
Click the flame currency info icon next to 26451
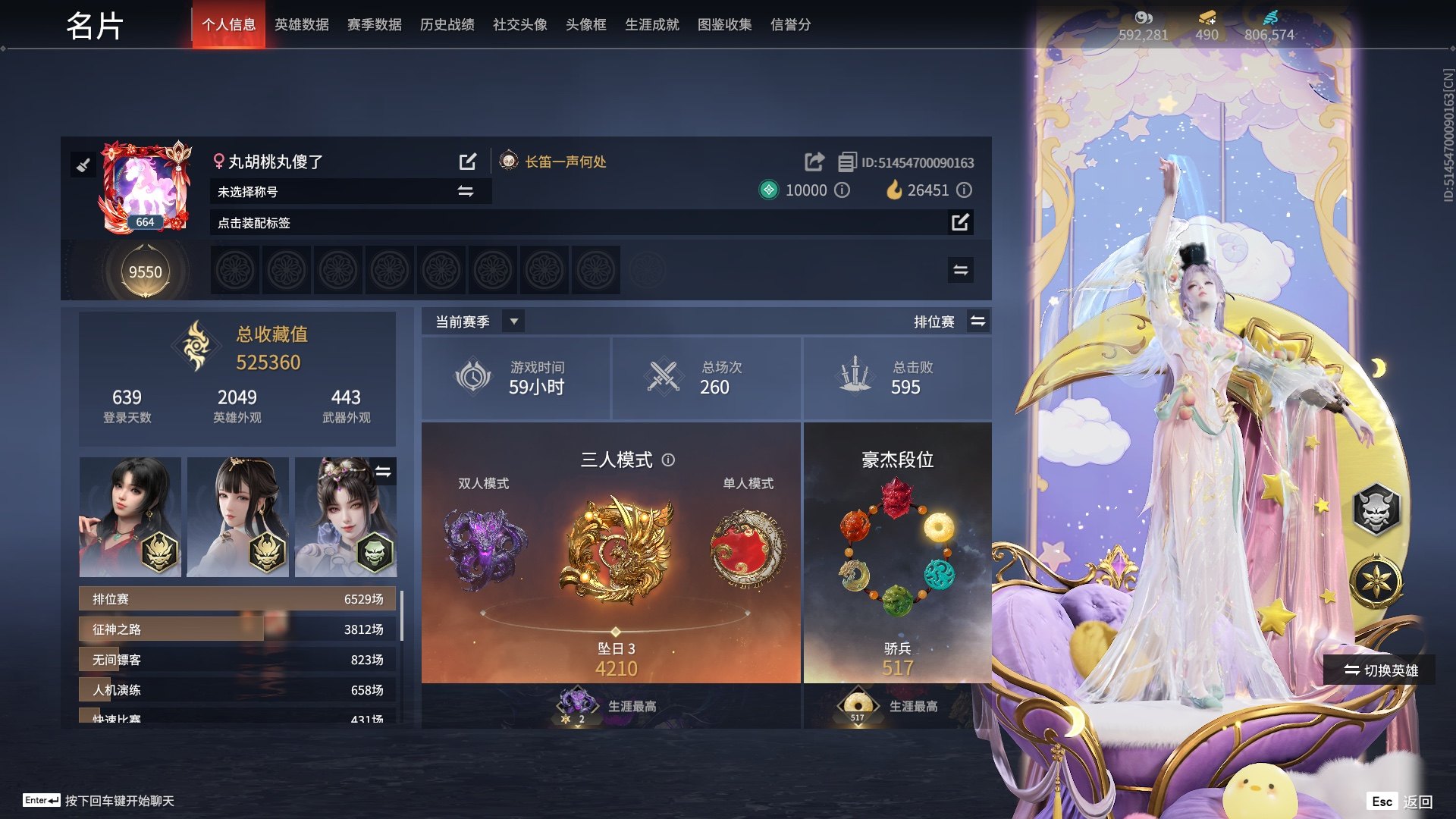pyautogui.click(x=965, y=190)
